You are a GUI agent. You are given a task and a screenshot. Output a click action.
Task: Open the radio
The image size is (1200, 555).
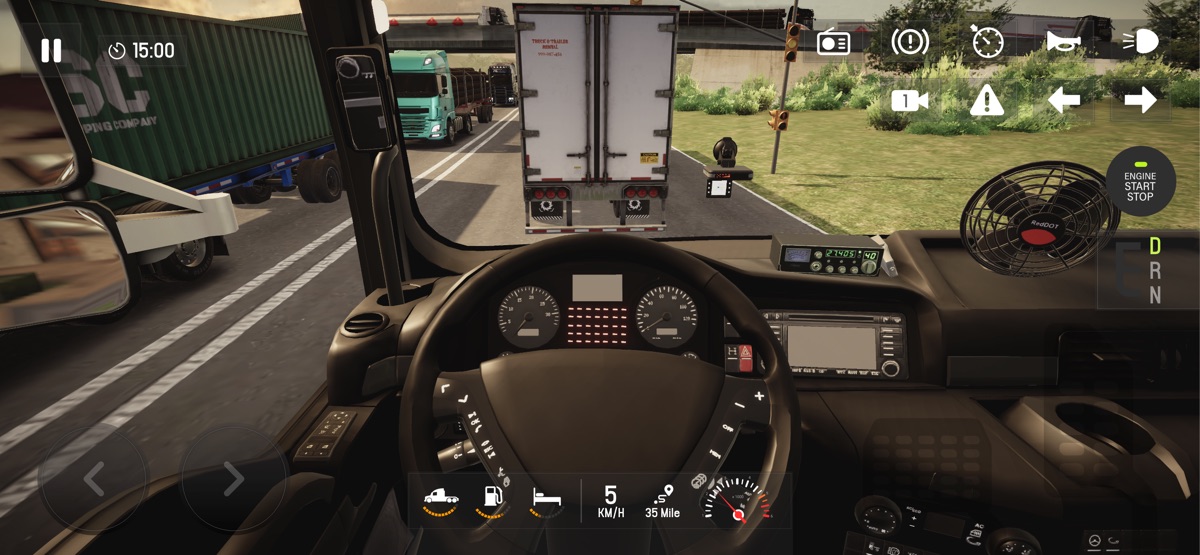[833, 43]
